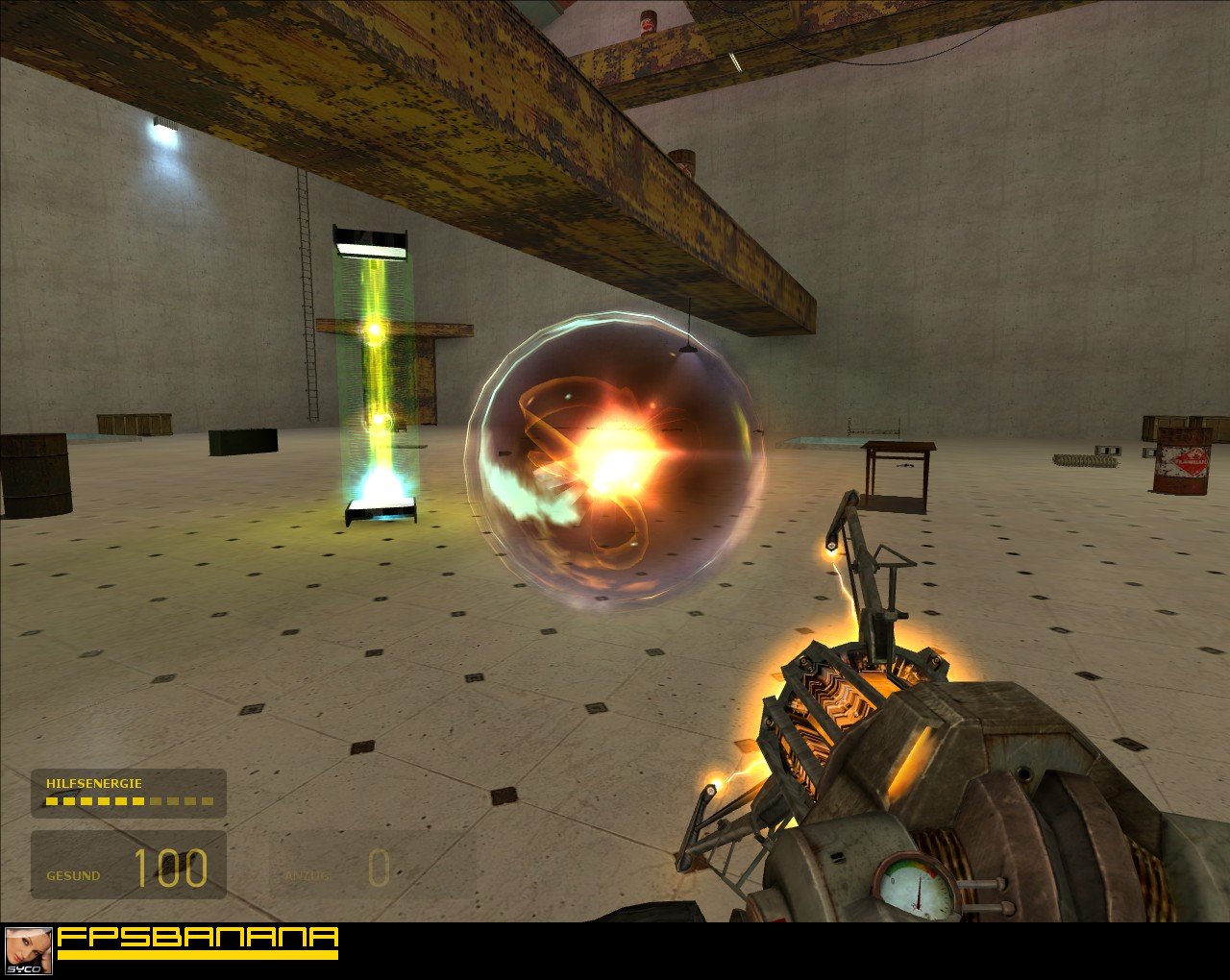Screen dimensions: 1230x980
Task: Click the SYCO avatar thumbnail
Action: [x=28, y=951]
